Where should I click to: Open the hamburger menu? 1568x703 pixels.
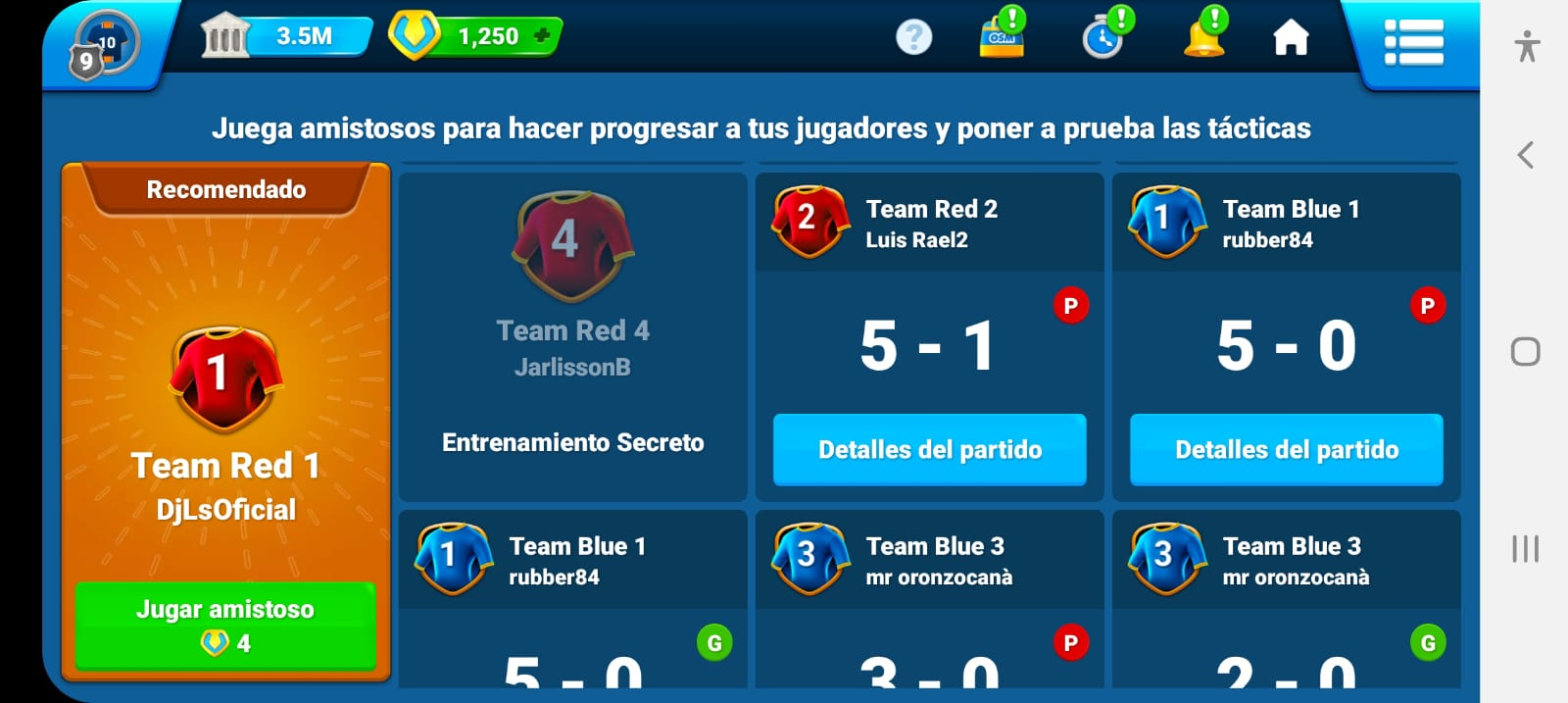1412,42
